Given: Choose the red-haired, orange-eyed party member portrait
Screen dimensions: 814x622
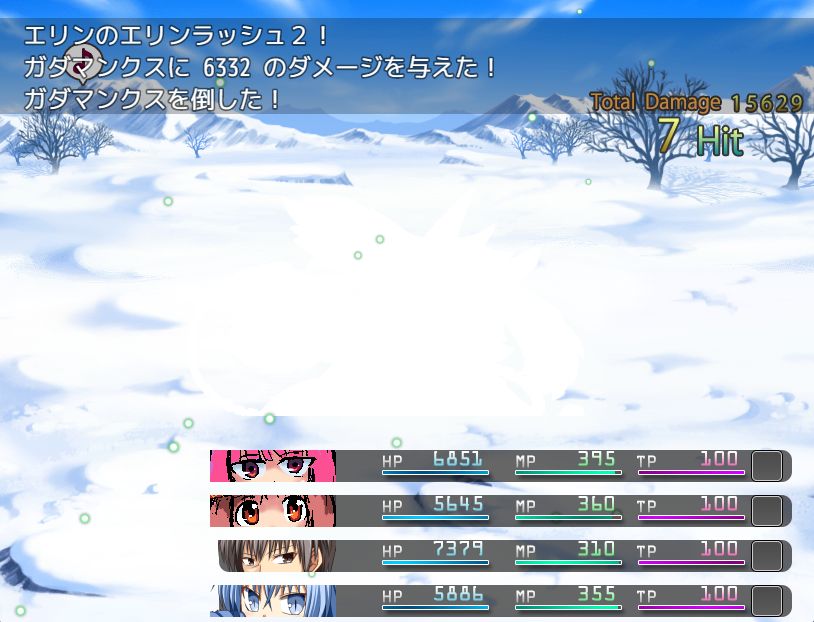Looking at the screenshot, I should (273, 511).
